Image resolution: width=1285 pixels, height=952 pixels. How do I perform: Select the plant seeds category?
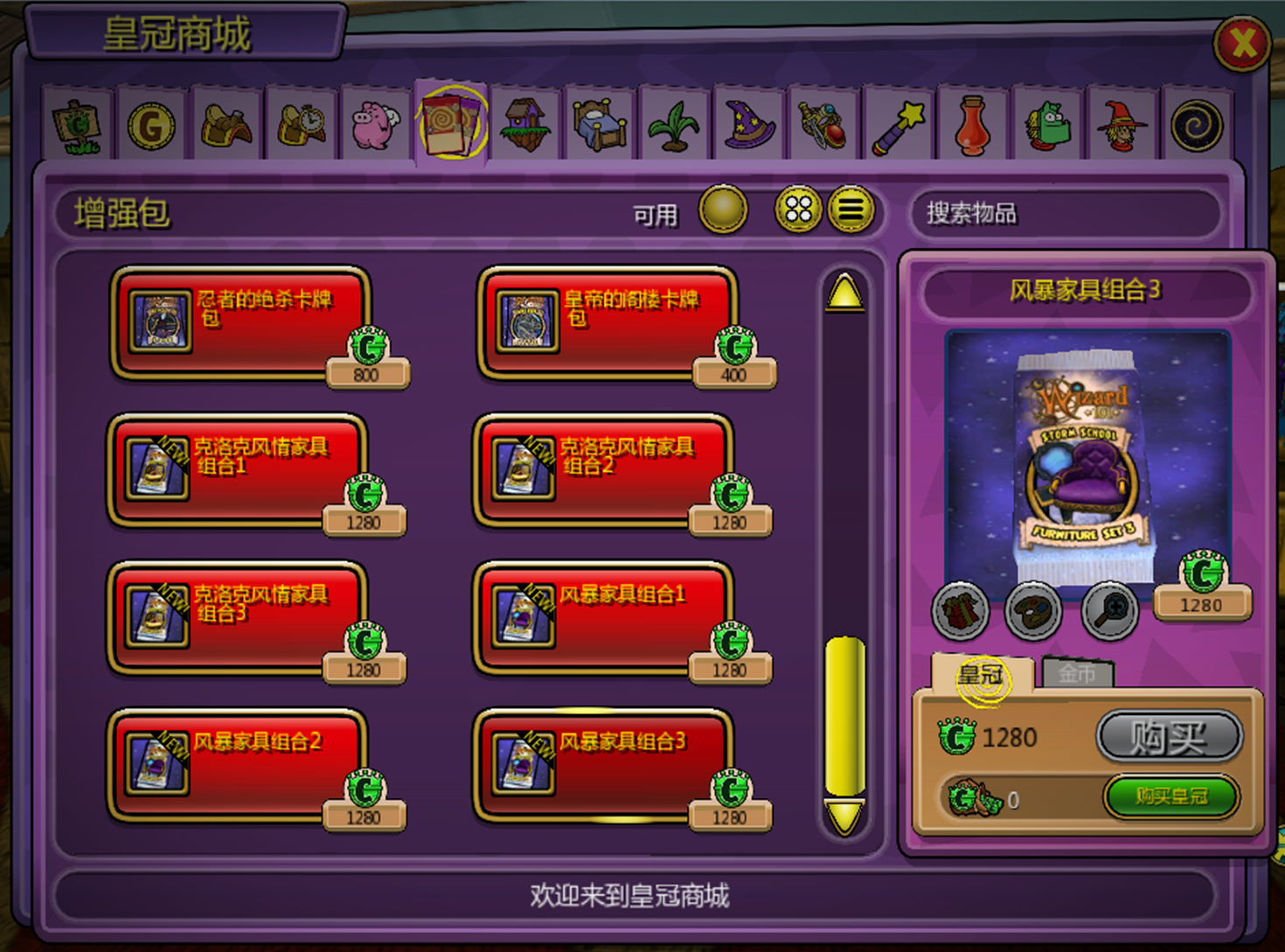(674, 127)
